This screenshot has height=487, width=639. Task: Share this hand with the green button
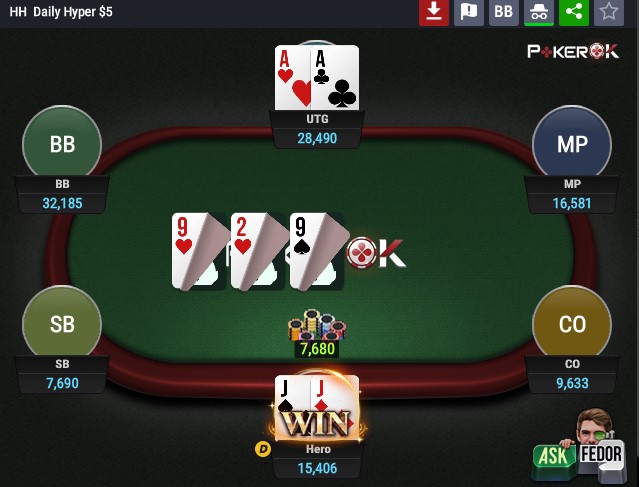(573, 12)
